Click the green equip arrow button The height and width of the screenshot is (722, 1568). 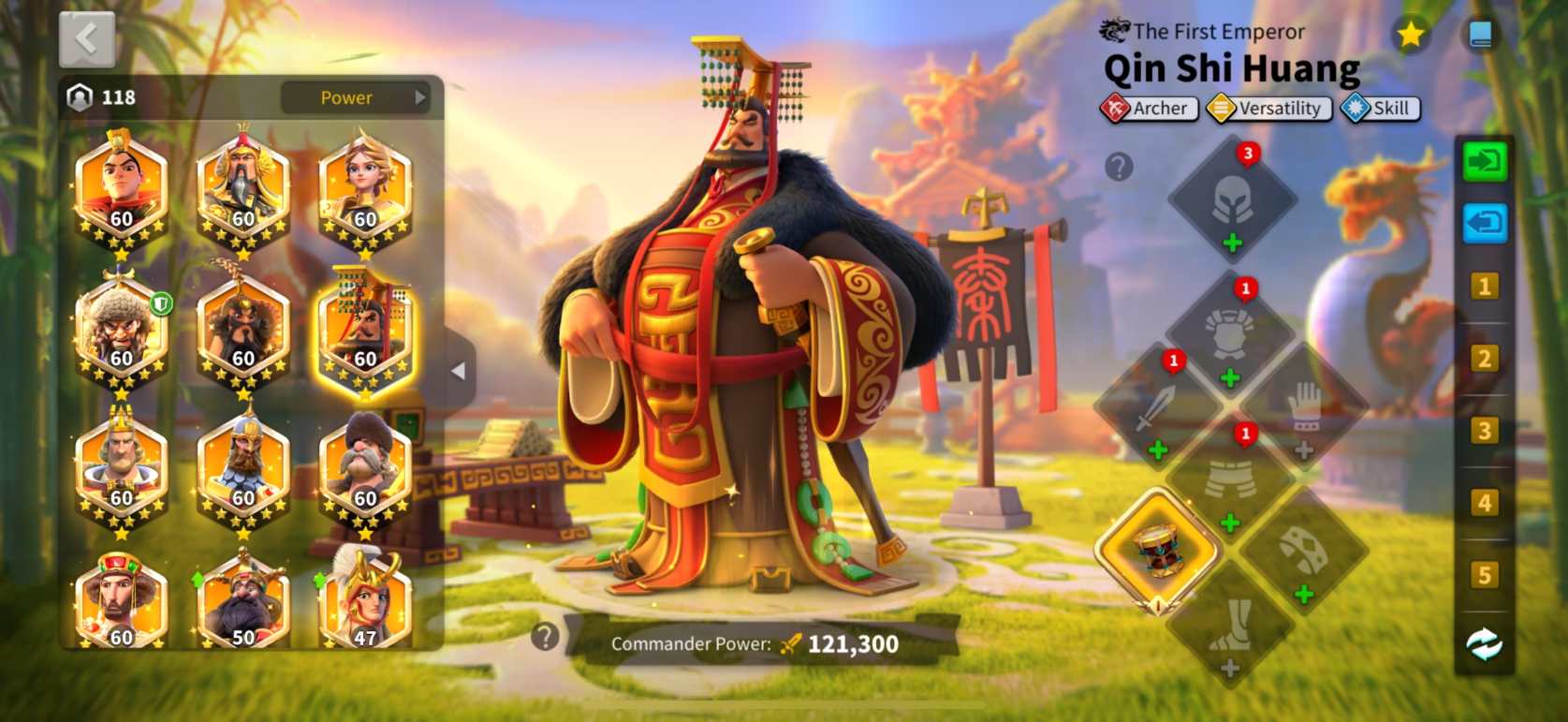click(1485, 162)
